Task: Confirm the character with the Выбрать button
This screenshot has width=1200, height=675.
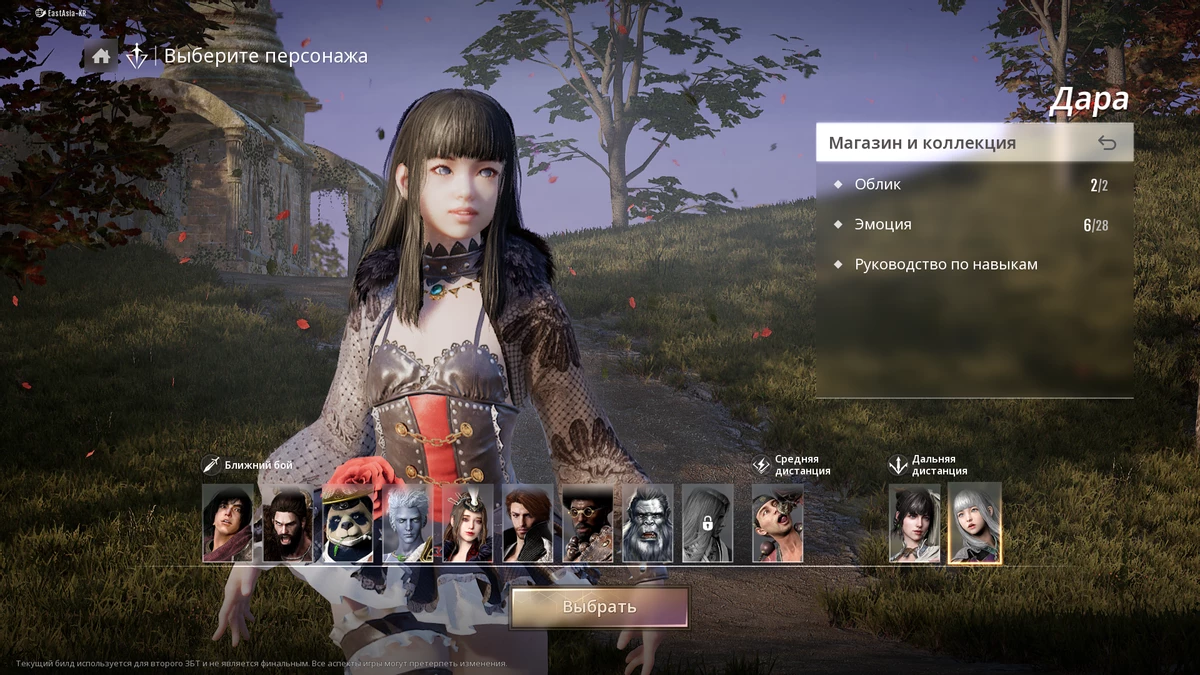Action: [x=599, y=607]
